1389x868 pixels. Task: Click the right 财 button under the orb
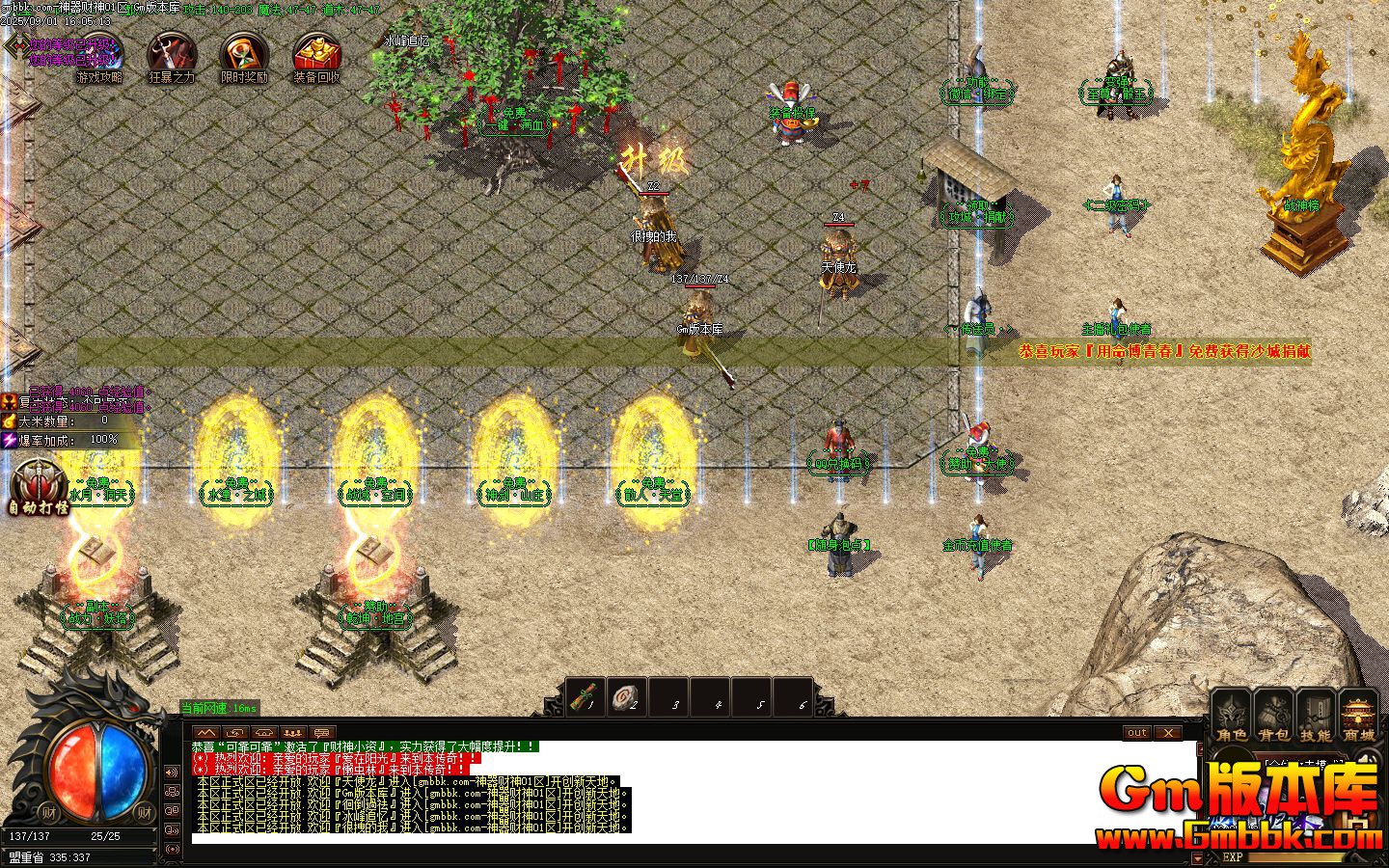[143, 812]
